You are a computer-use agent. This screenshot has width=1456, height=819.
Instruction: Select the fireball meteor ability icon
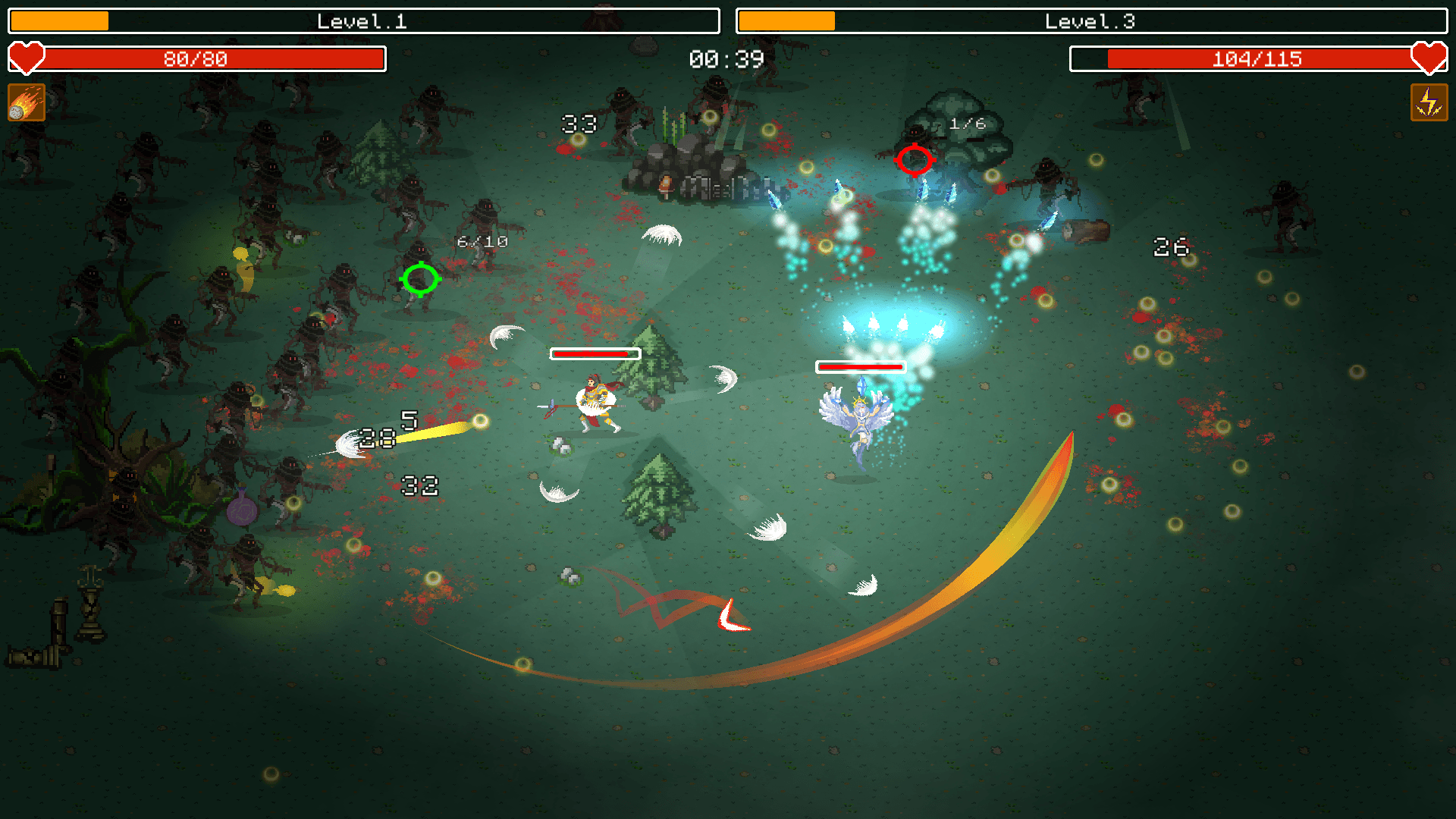click(x=27, y=102)
